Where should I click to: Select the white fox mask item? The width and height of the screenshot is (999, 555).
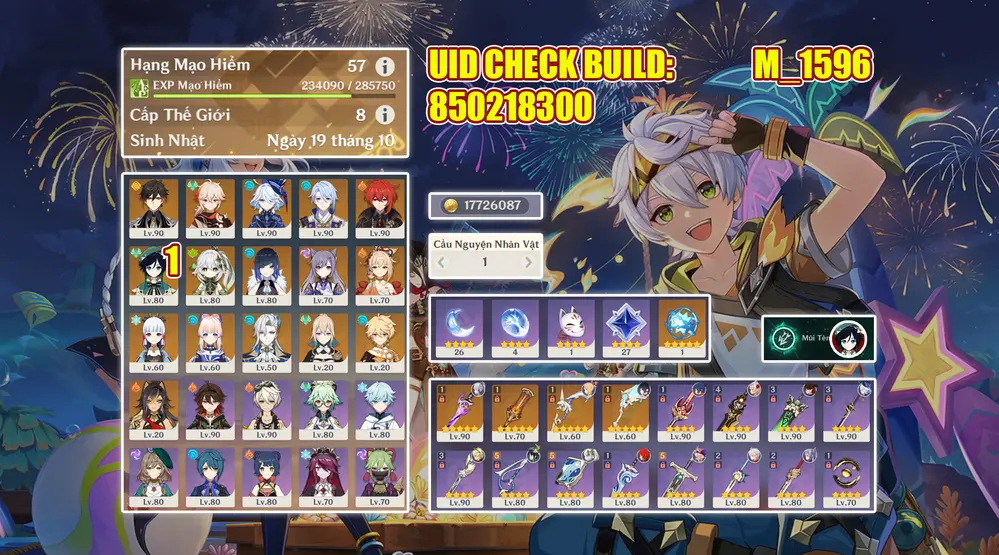[571, 327]
